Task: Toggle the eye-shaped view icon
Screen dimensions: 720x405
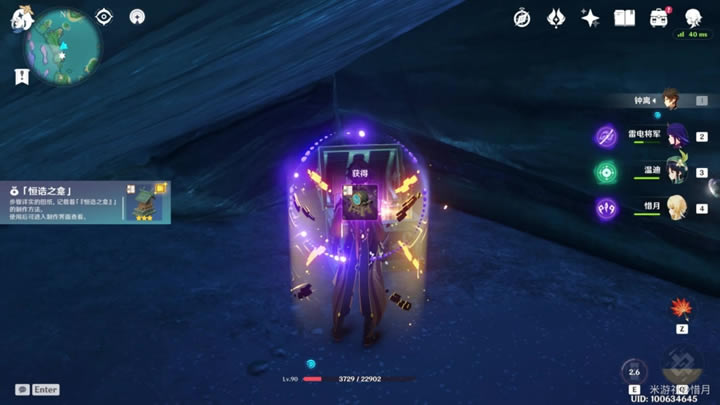Action: [x=104, y=16]
